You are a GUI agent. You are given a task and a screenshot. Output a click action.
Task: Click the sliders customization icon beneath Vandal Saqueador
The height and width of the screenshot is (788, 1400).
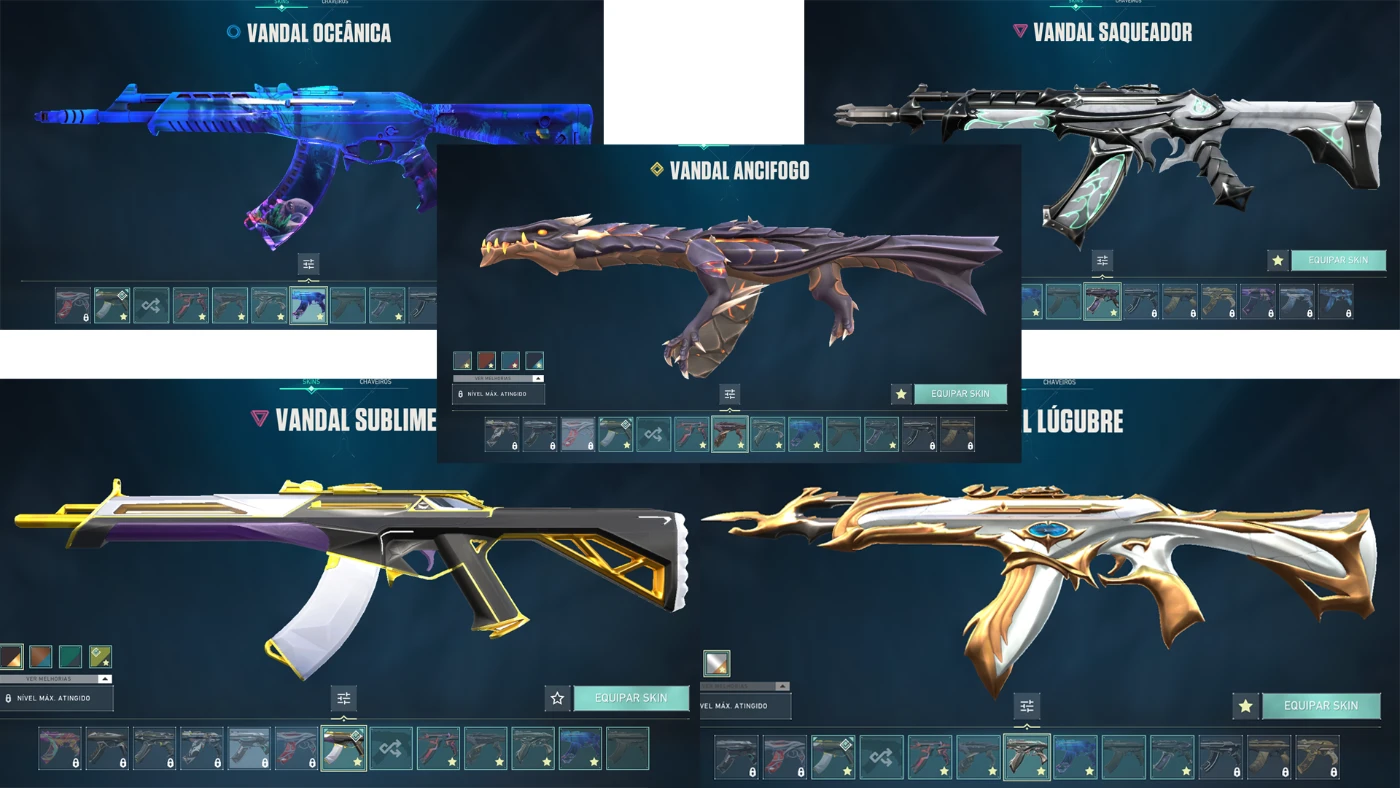click(x=1101, y=259)
